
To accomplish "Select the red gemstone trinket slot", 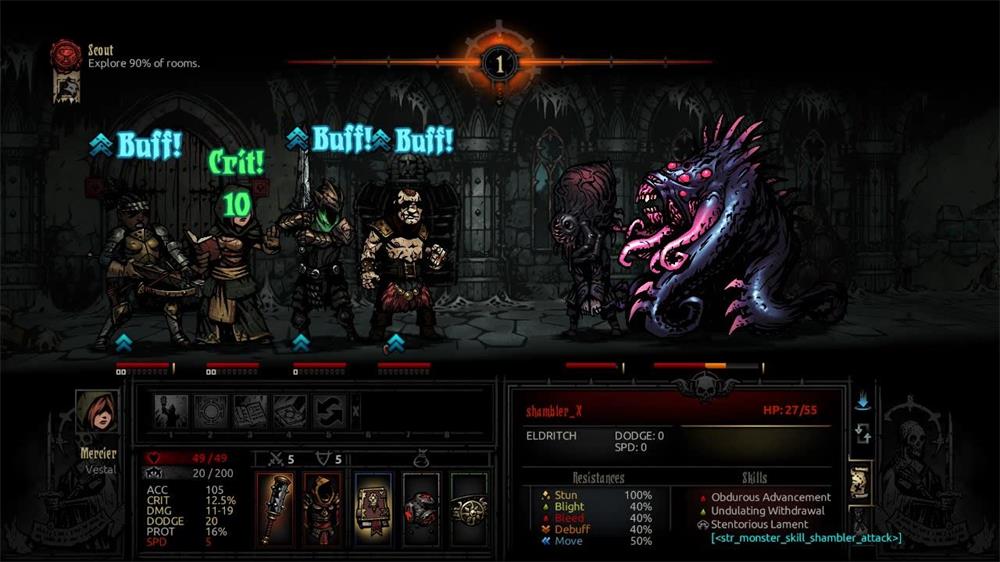I will tap(421, 508).
